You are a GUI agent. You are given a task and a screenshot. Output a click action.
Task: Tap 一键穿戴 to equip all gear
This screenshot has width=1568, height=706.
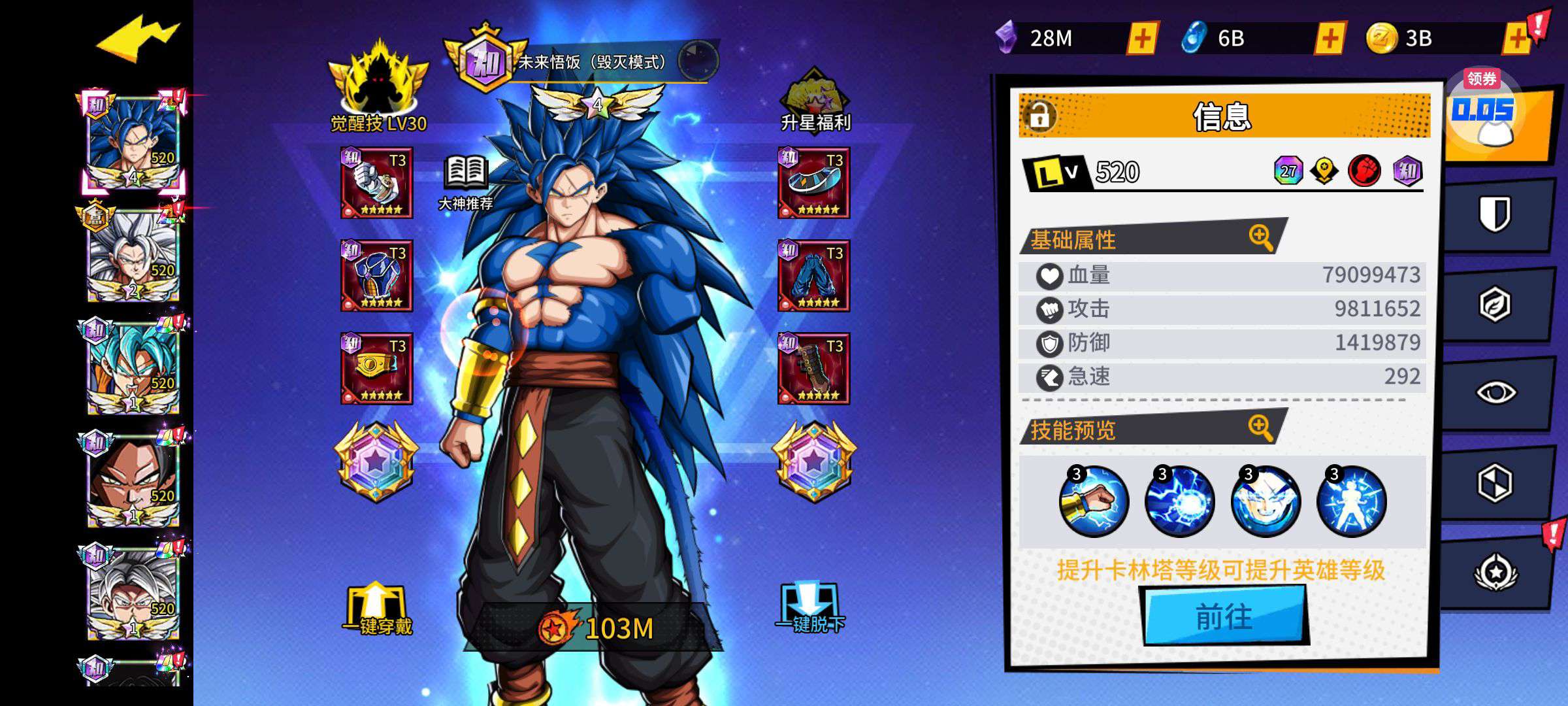[377, 609]
